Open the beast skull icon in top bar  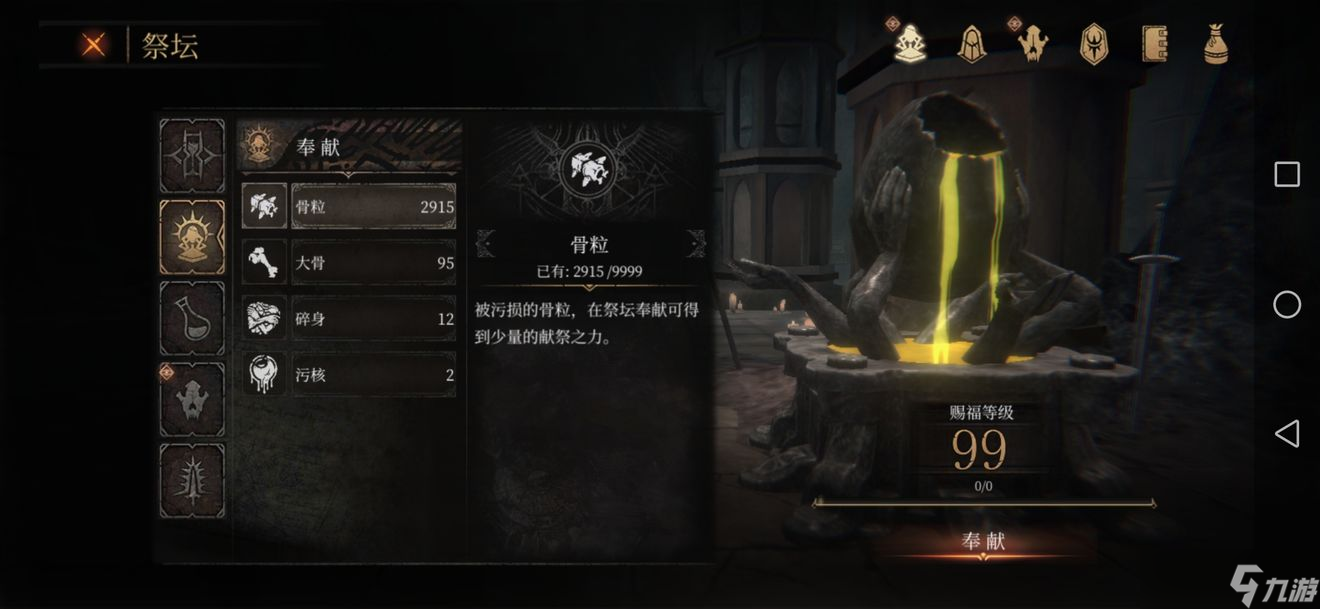pyautogui.click(x=1033, y=44)
